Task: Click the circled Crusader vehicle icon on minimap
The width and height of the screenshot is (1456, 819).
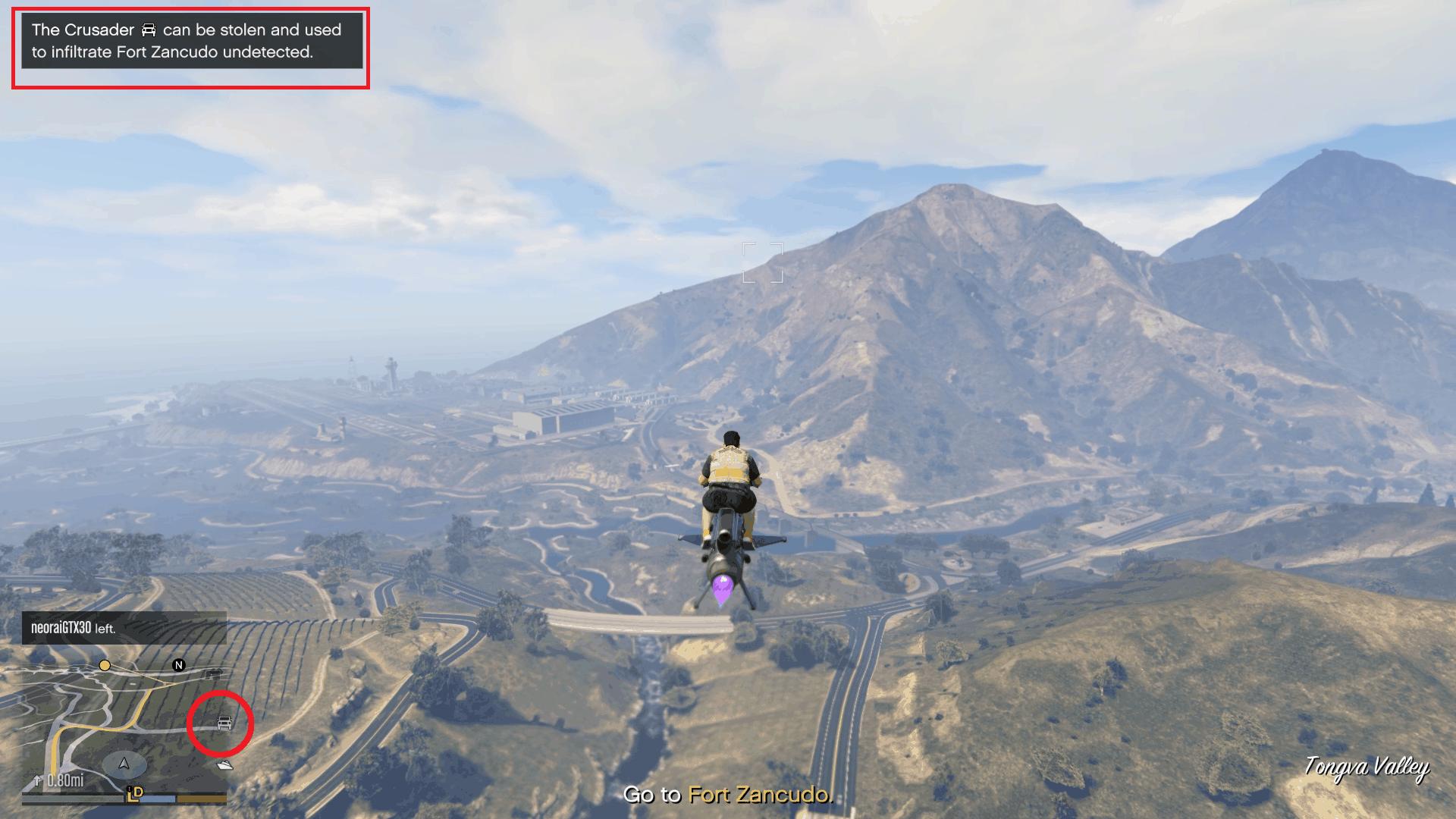Action: tap(224, 723)
